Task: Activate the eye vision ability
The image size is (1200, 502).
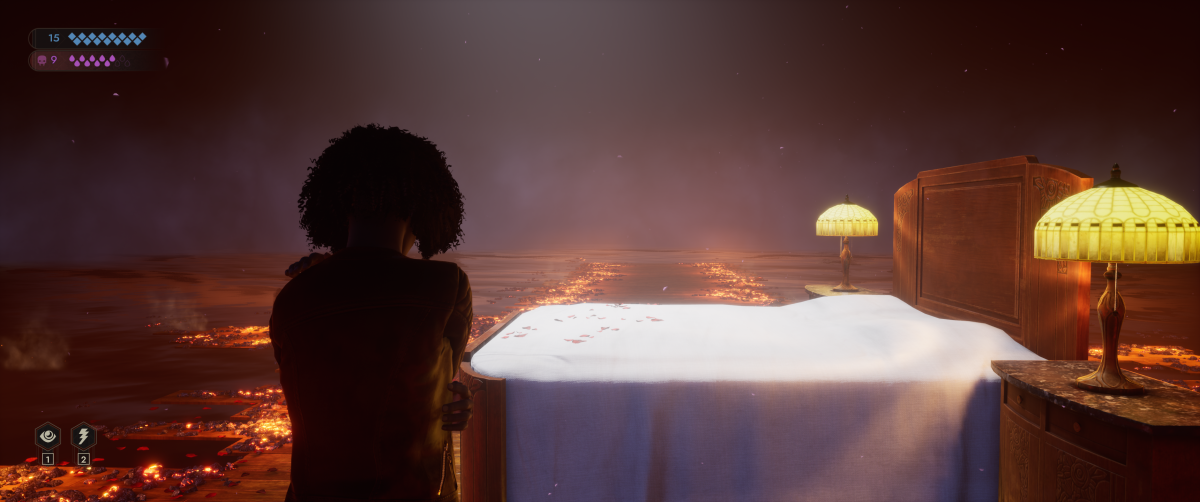Action: (x=47, y=436)
